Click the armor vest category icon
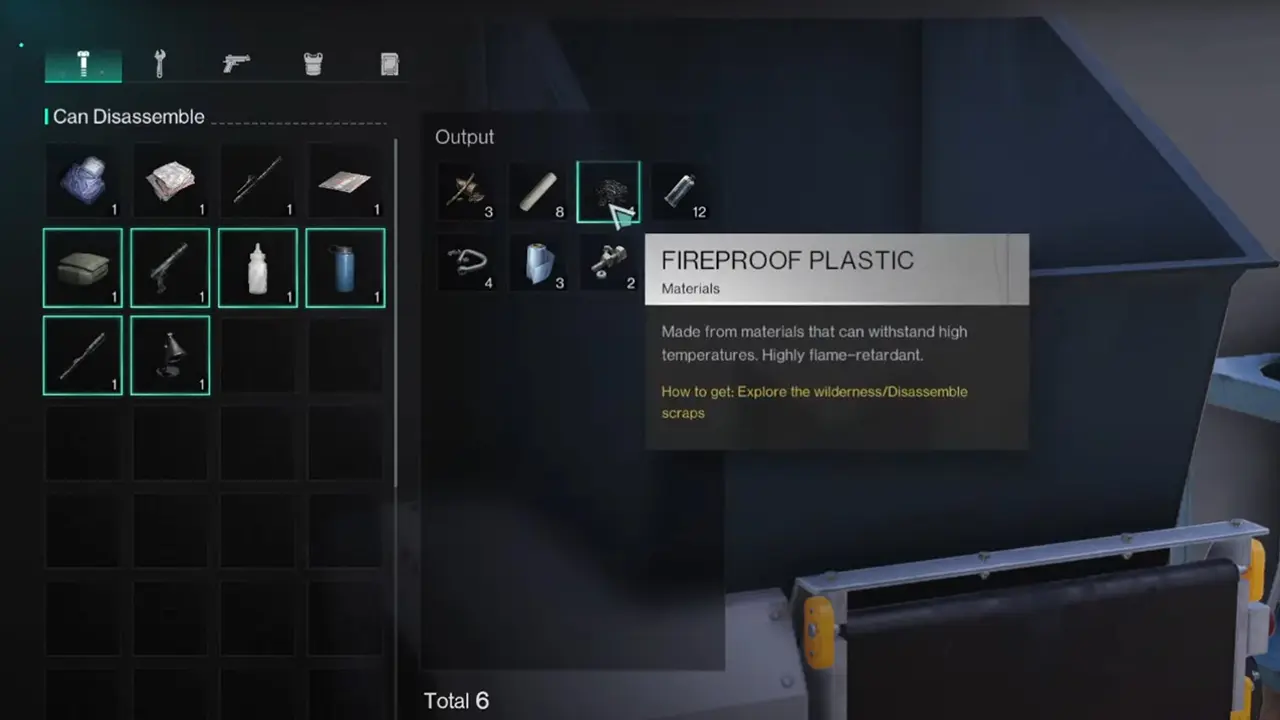The image size is (1280, 720). (x=313, y=63)
